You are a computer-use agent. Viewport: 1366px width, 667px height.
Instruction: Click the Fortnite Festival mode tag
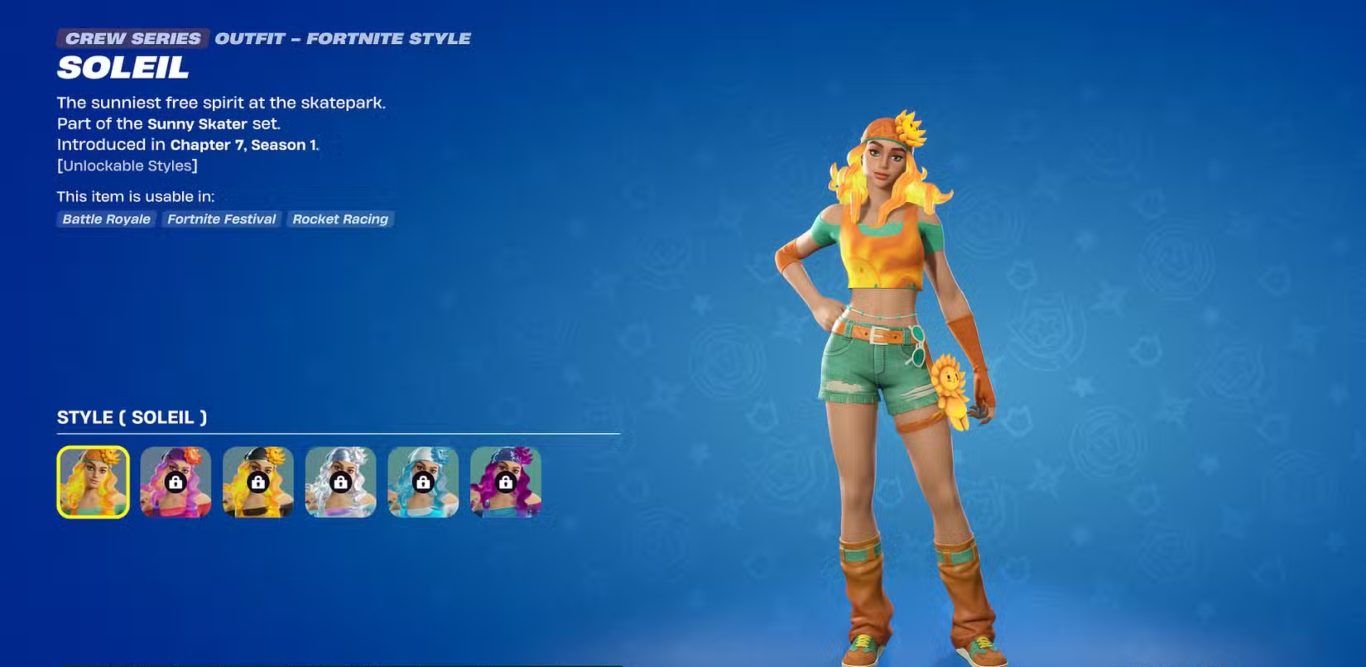tap(222, 219)
